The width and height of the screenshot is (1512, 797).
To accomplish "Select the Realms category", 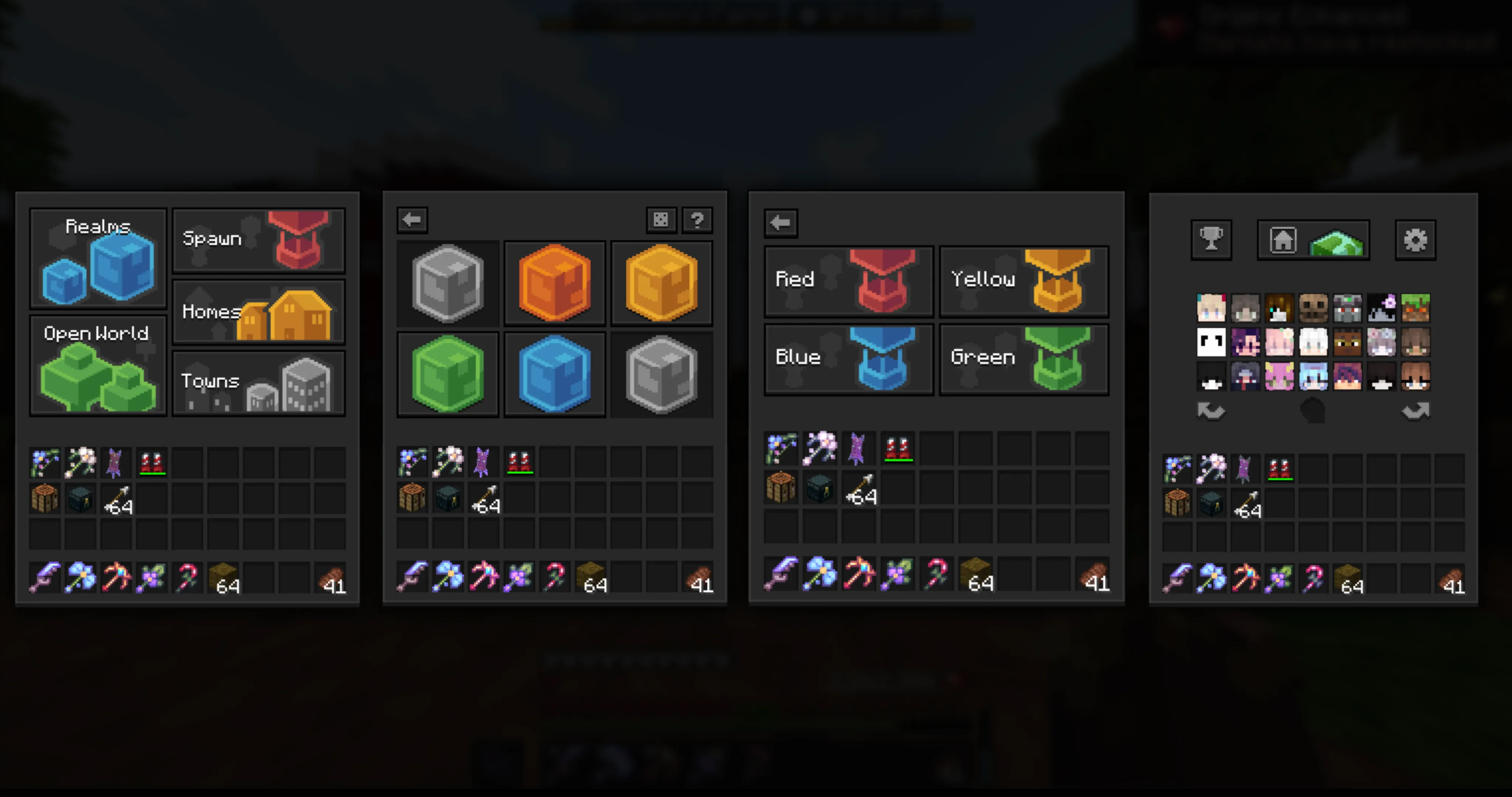I will [97, 258].
